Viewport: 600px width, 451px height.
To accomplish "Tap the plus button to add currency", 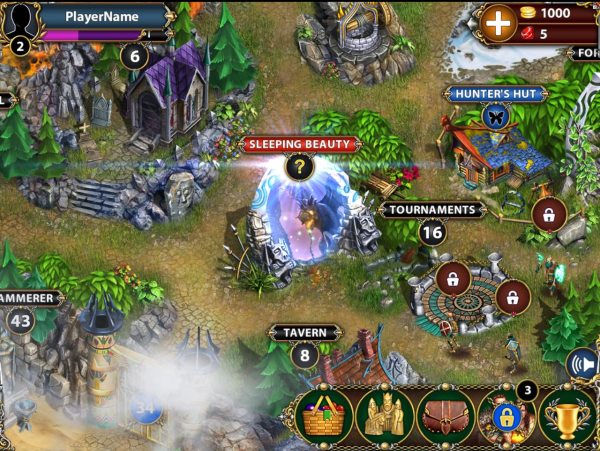I will (497, 21).
